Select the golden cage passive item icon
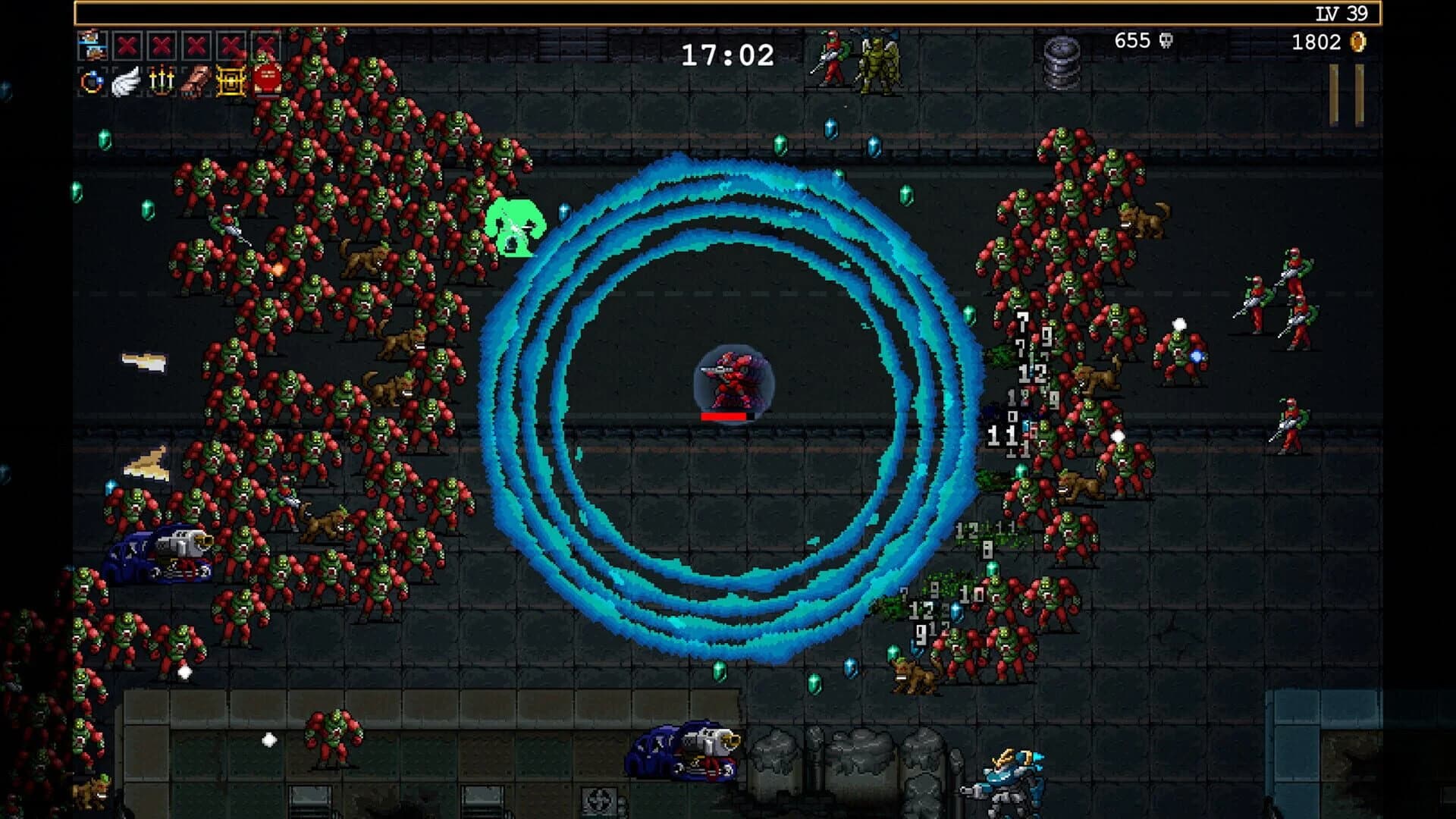 point(230,82)
